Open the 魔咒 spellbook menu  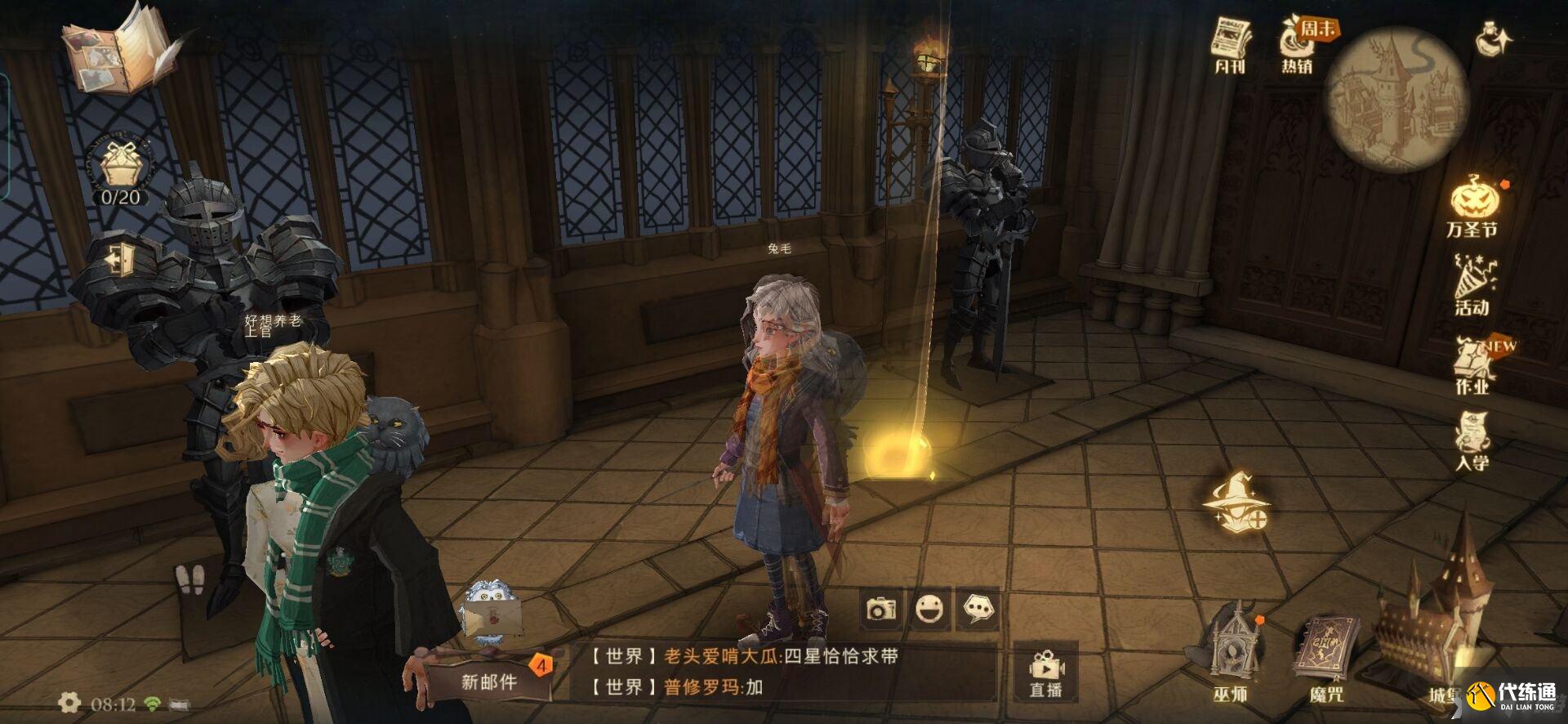1325,659
